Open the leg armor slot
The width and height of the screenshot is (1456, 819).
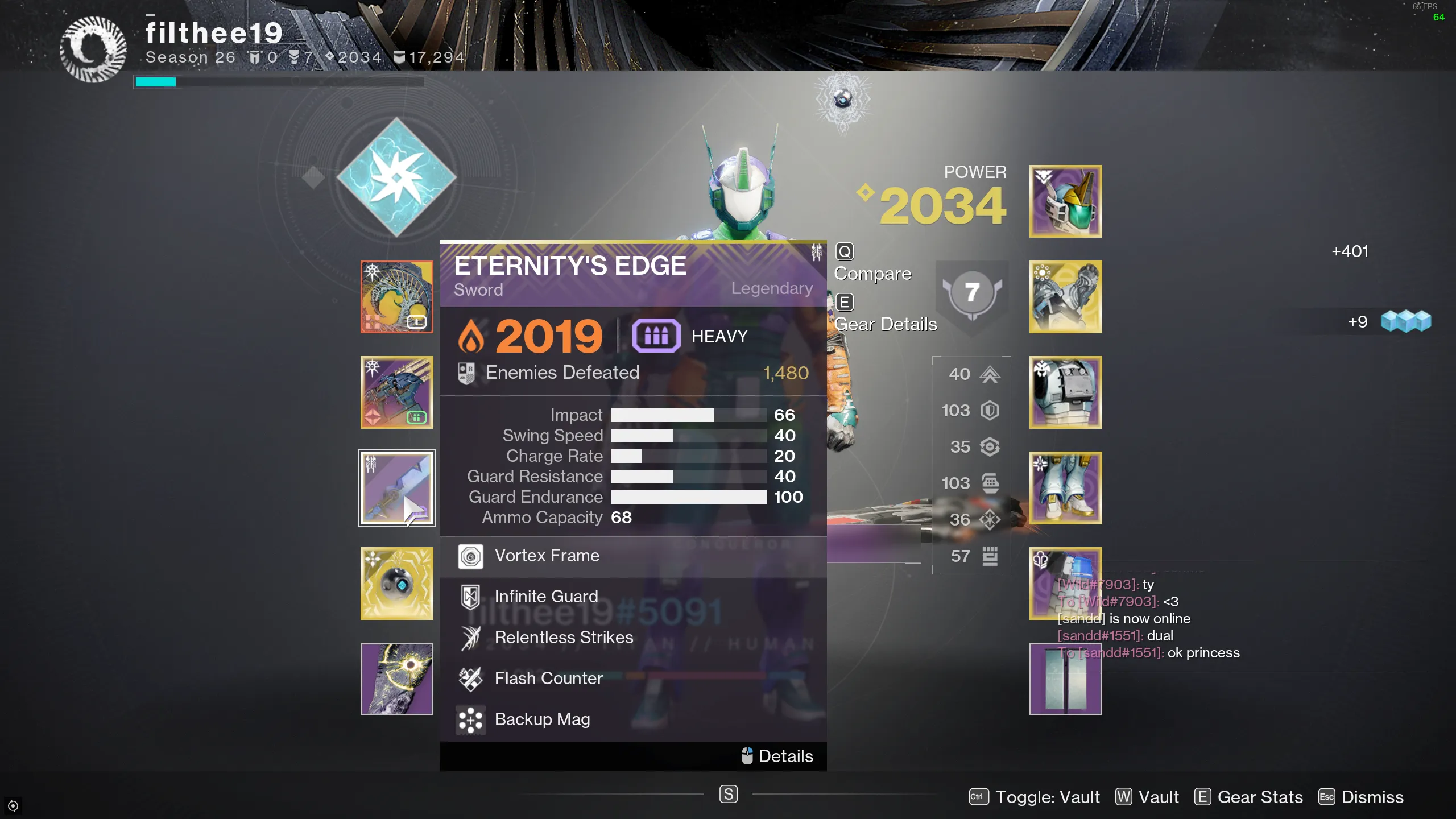click(x=1065, y=488)
